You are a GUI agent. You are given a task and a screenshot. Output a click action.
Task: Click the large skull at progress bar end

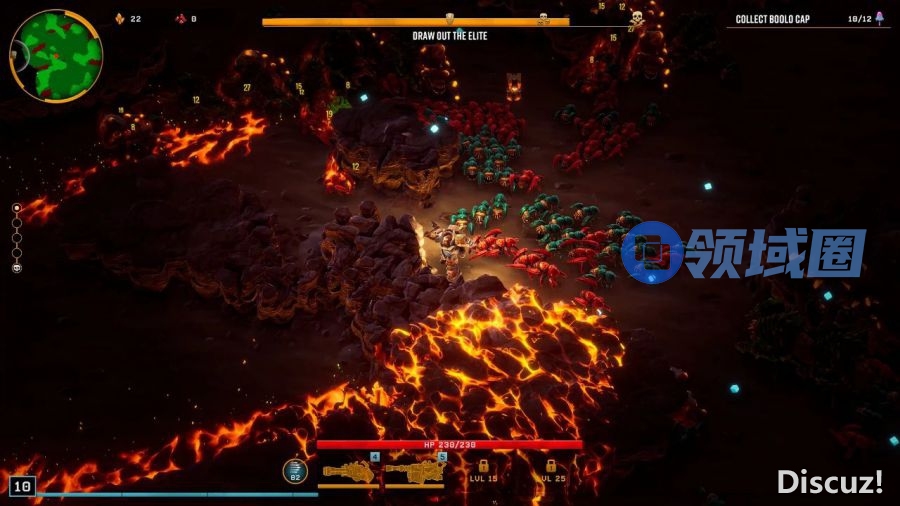pos(636,18)
